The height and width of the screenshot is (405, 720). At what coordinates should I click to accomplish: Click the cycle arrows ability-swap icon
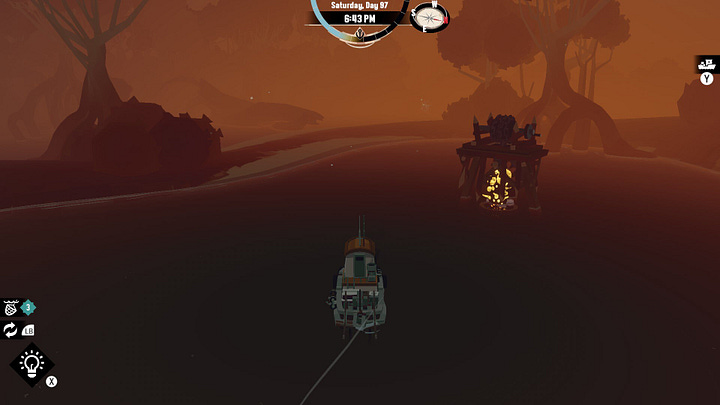[11, 330]
